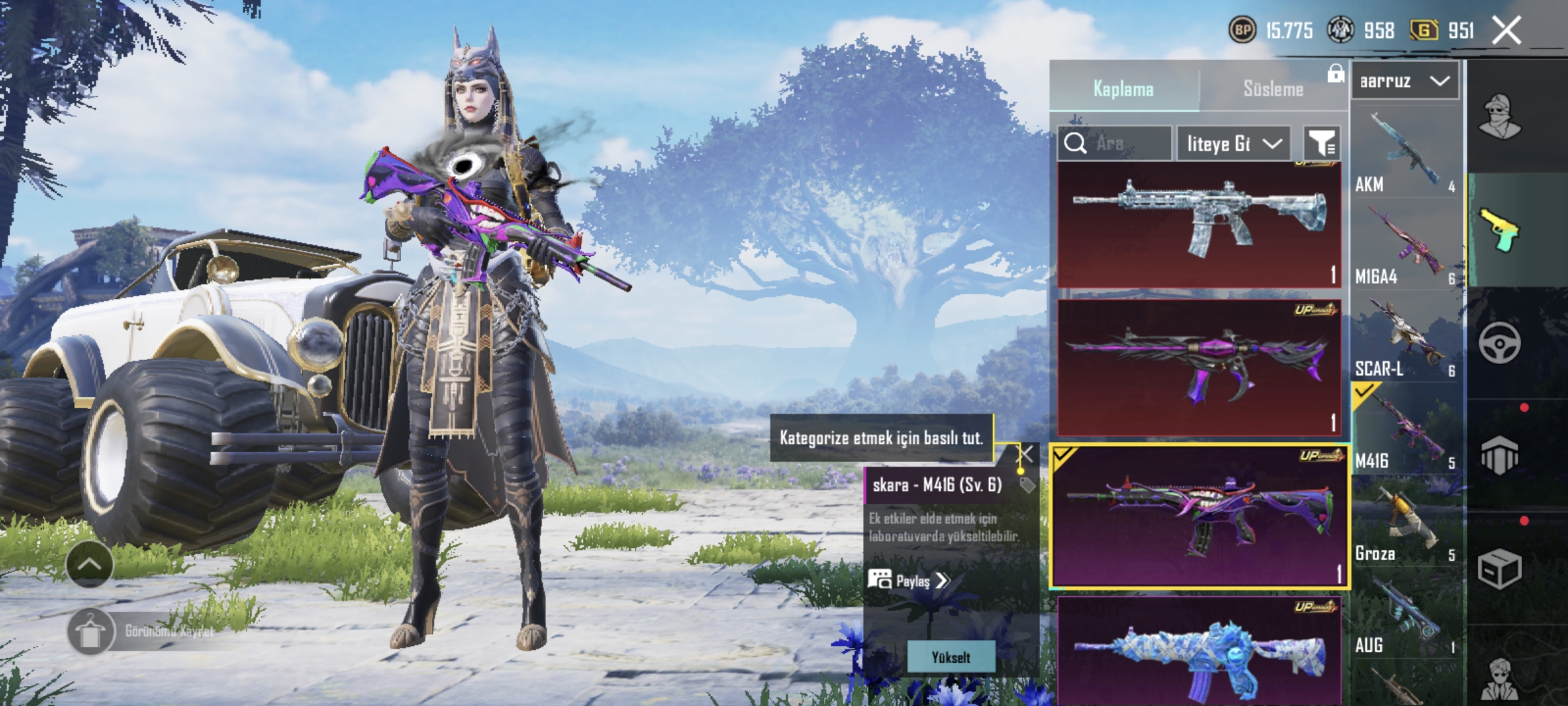Share the skin via Paylaş

point(909,580)
